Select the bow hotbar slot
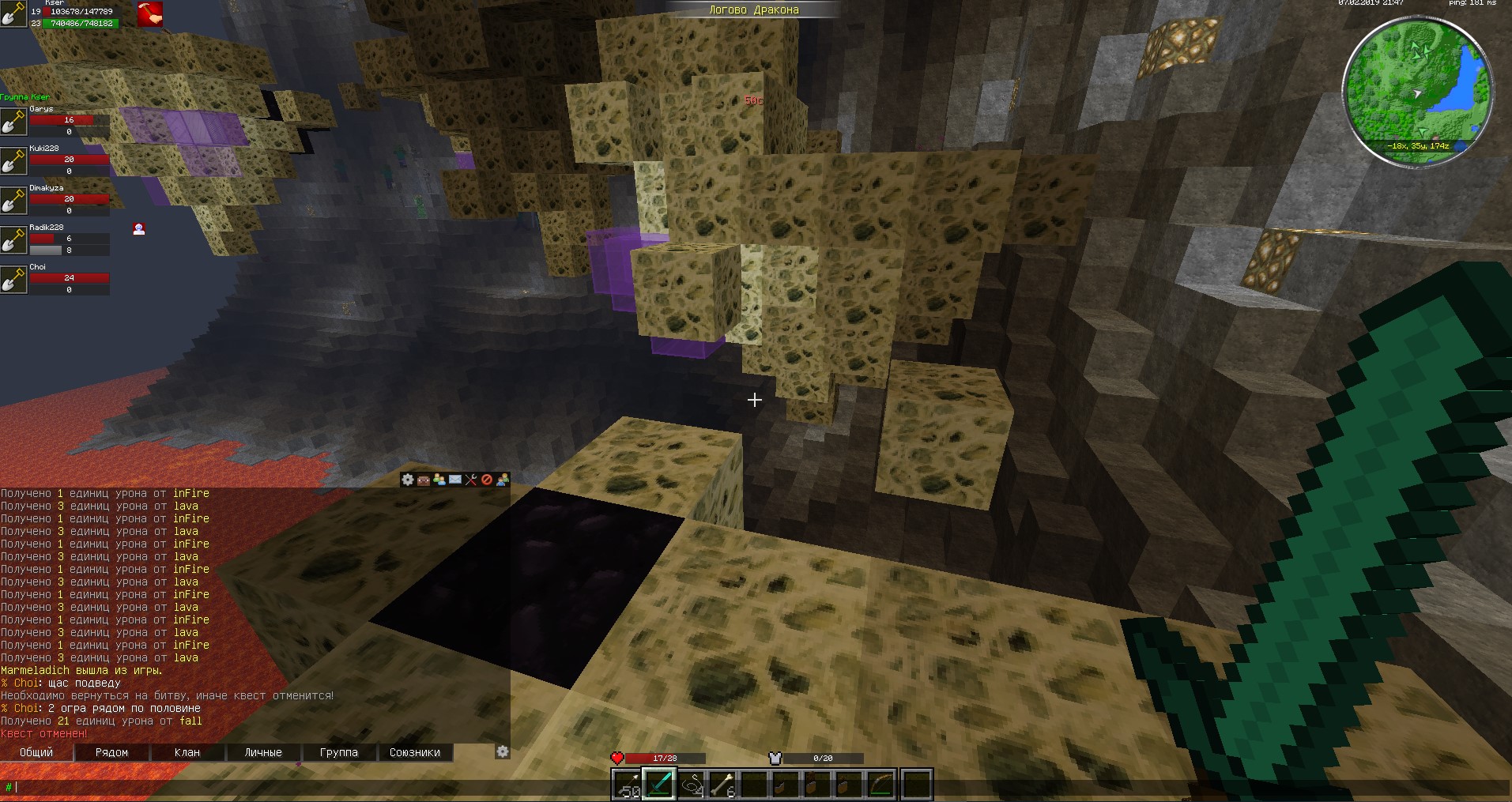Screen dimensions: 1512x802 click(x=881, y=785)
